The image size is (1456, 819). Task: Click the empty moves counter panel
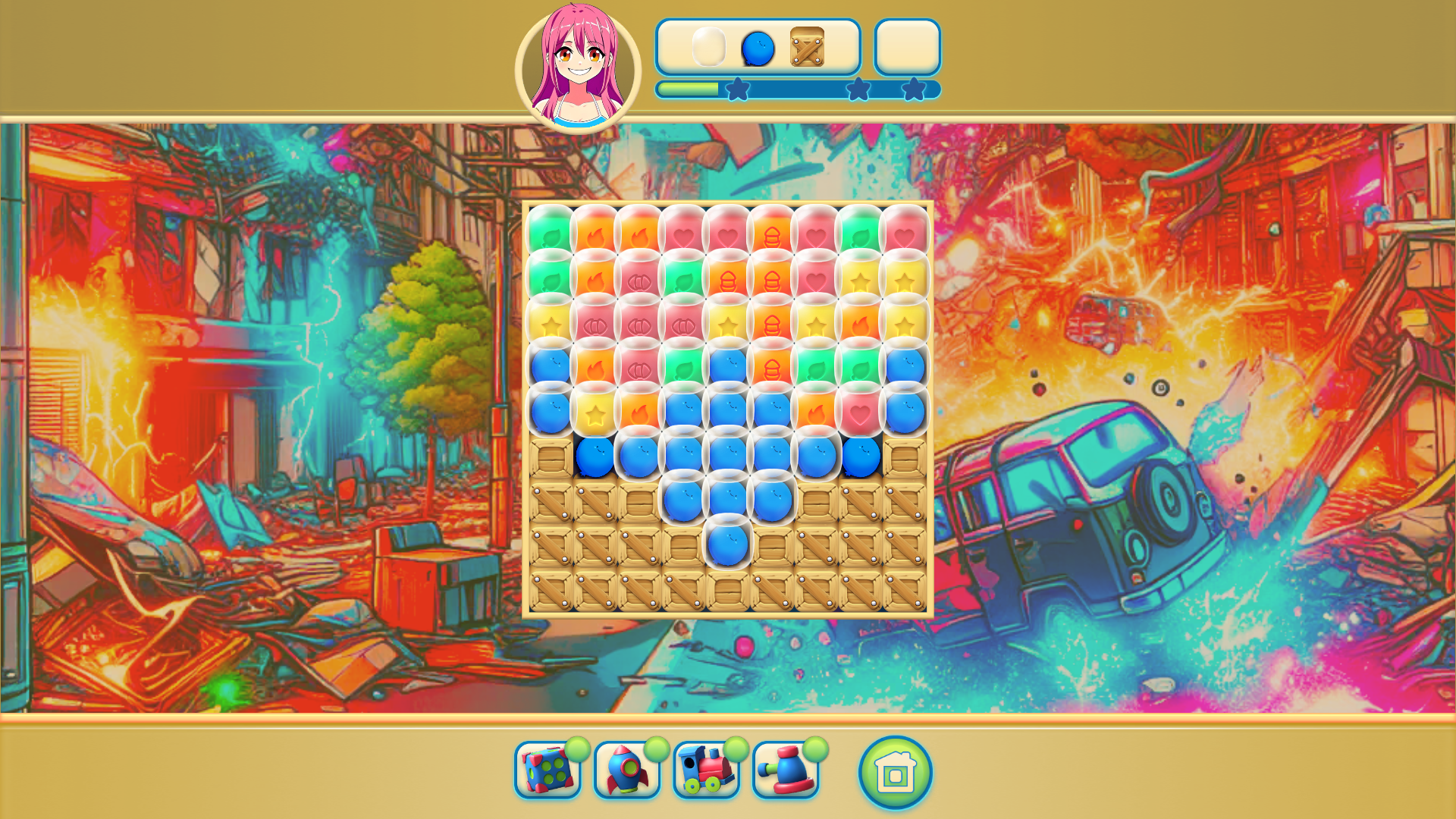click(x=907, y=48)
